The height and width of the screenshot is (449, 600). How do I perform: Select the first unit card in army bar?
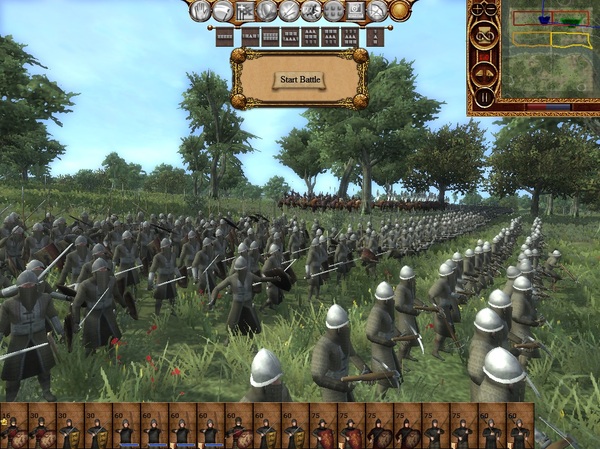15,427
